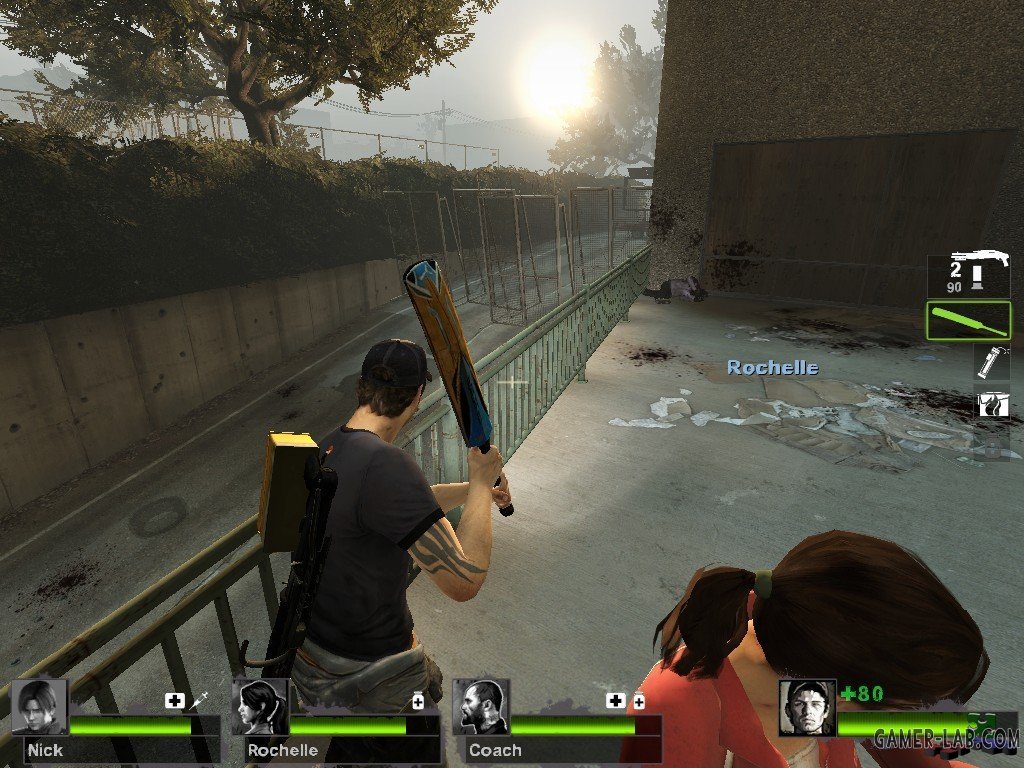
Task: Select the incendiary ammo pack slot
Action: (992, 404)
